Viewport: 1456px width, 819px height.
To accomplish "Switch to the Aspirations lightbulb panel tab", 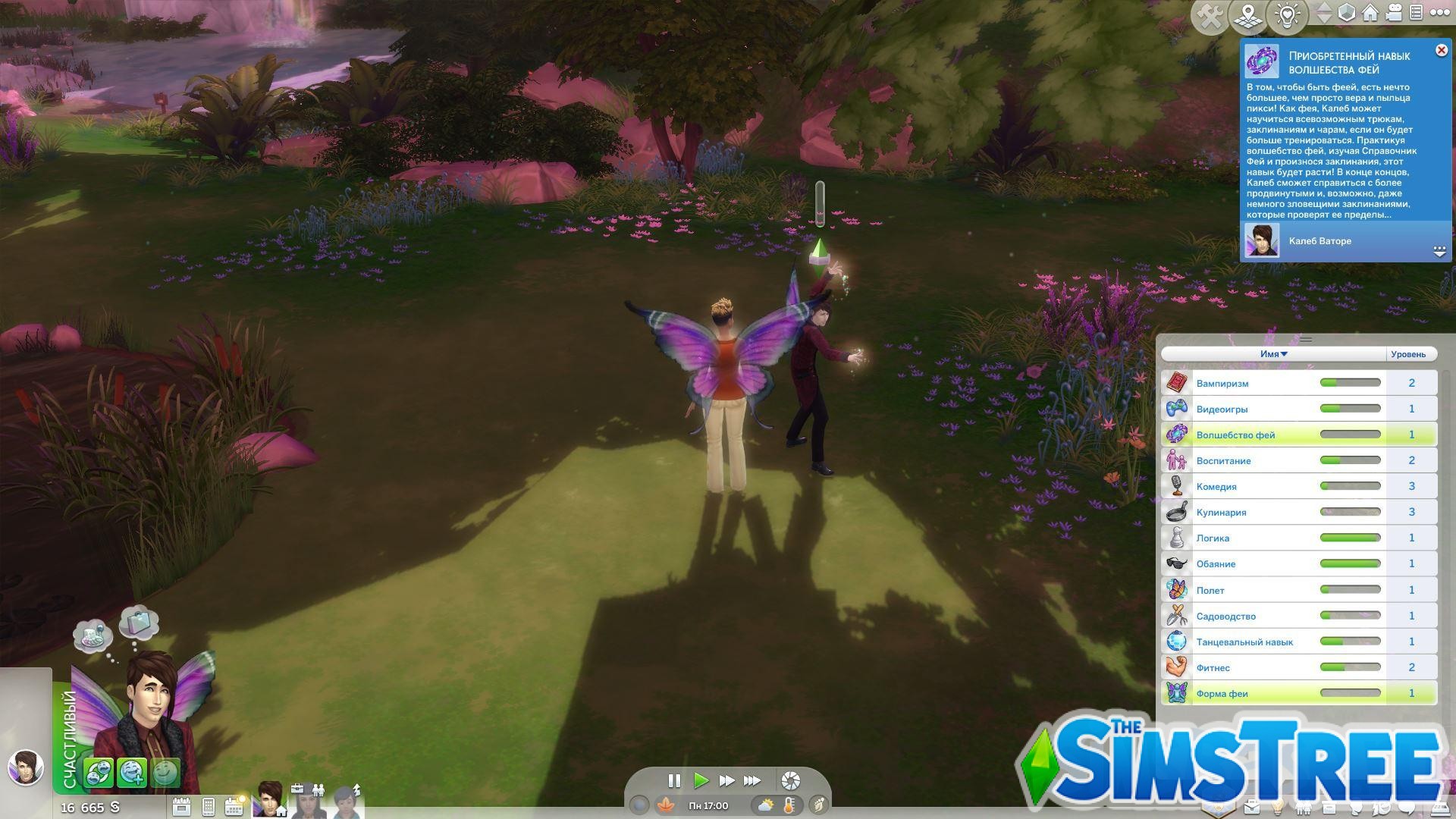I will (x=1278, y=807).
